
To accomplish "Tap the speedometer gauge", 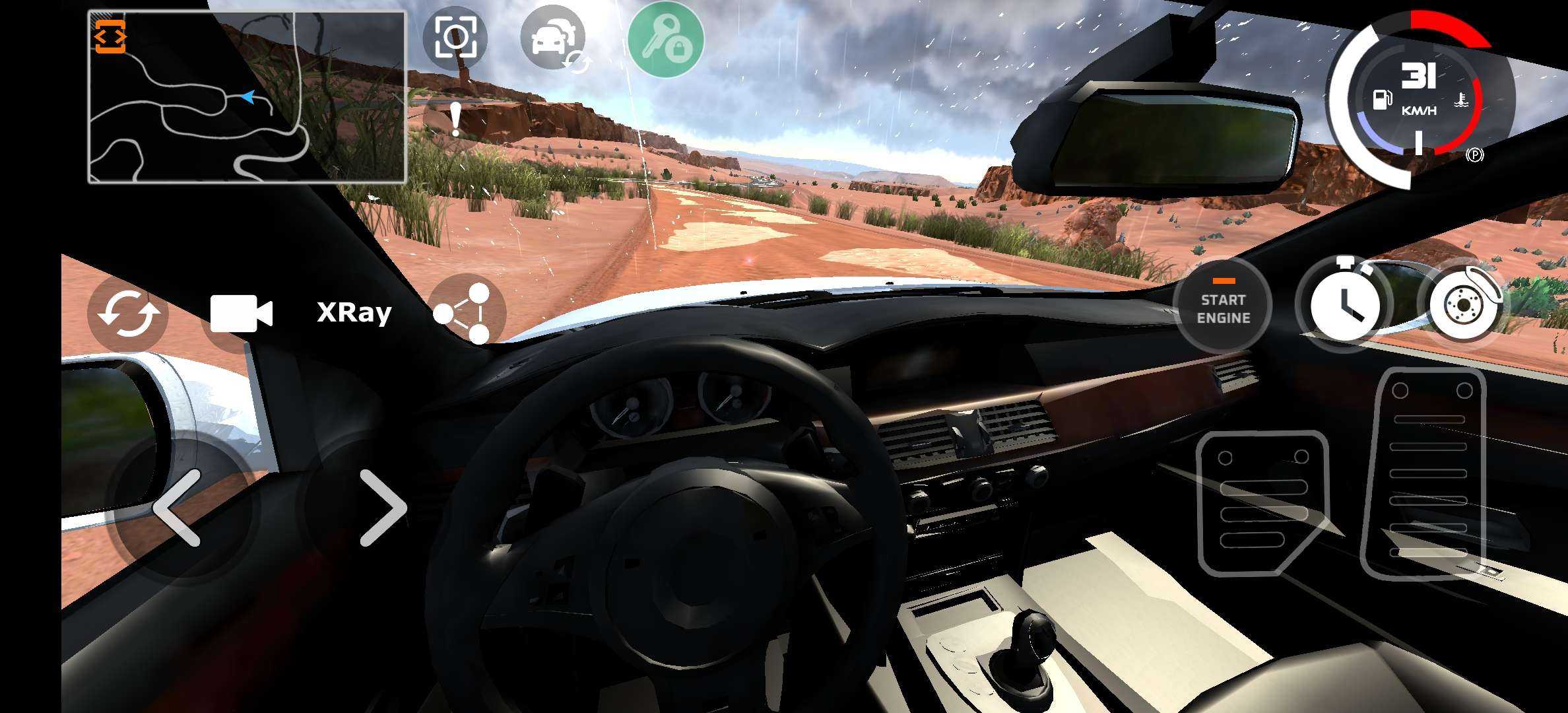I will [x=1418, y=96].
